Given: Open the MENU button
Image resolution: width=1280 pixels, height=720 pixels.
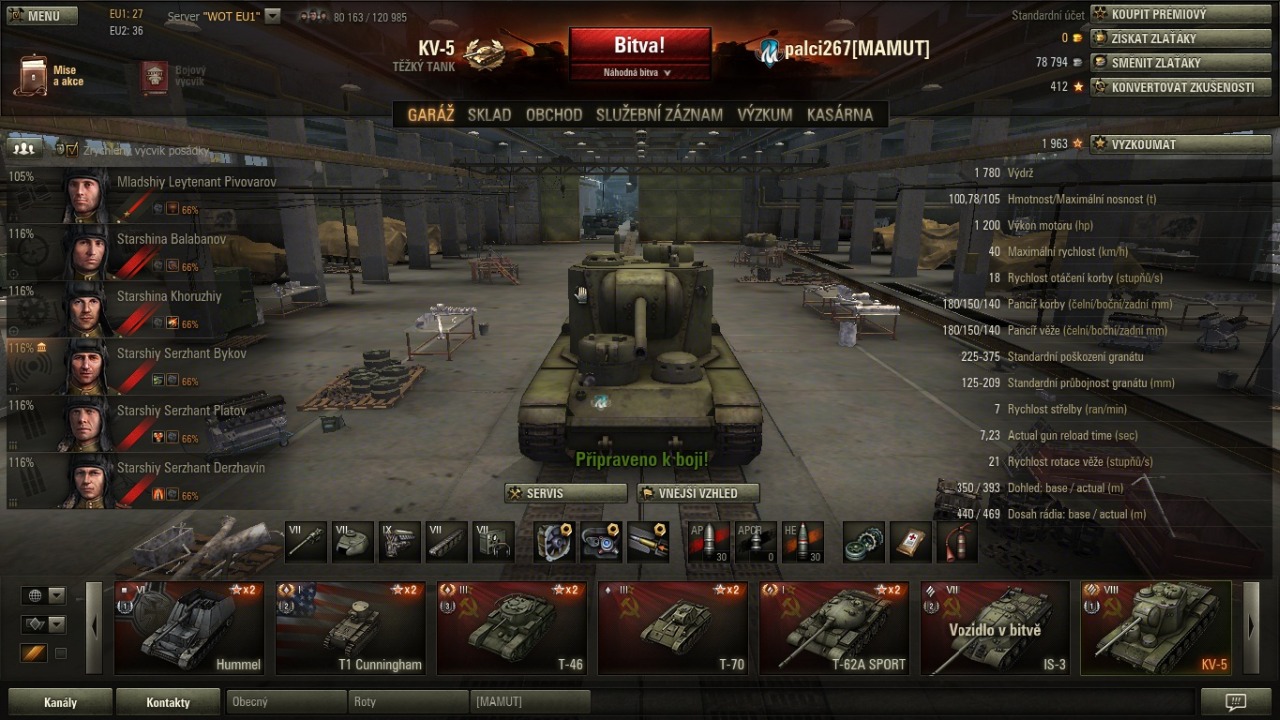Looking at the screenshot, I should pyautogui.click(x=36, y=15).
